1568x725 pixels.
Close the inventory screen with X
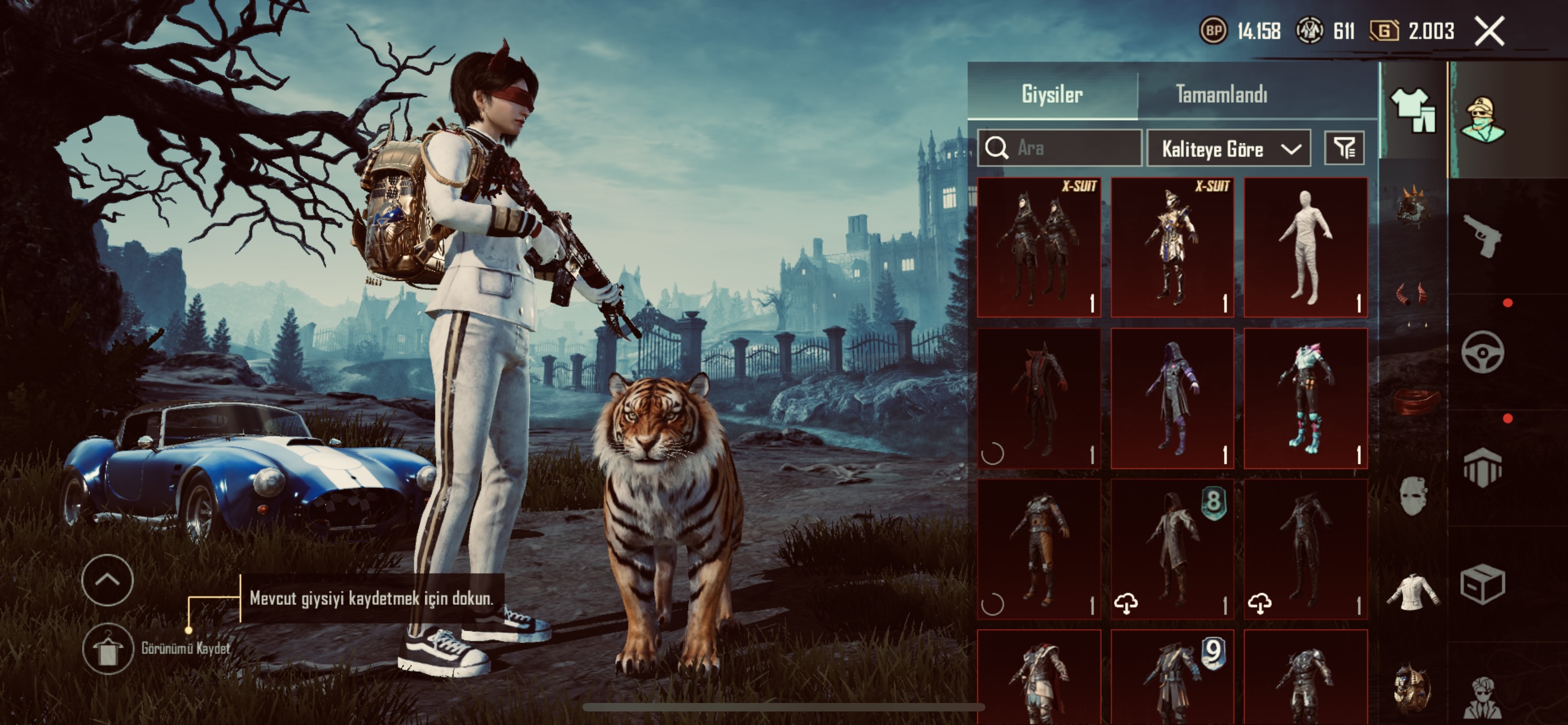coord(1489,31)
